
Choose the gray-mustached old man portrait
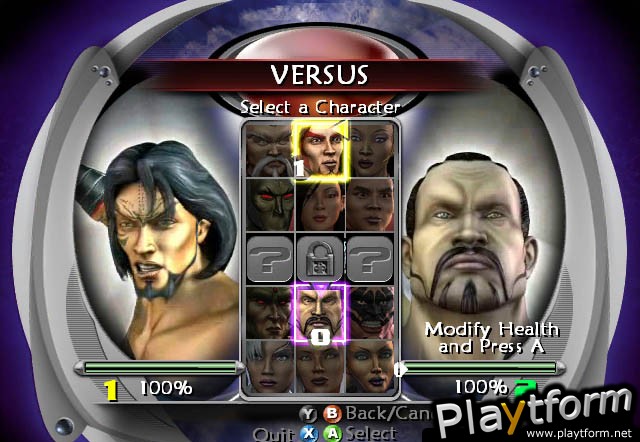pos(268,150)
